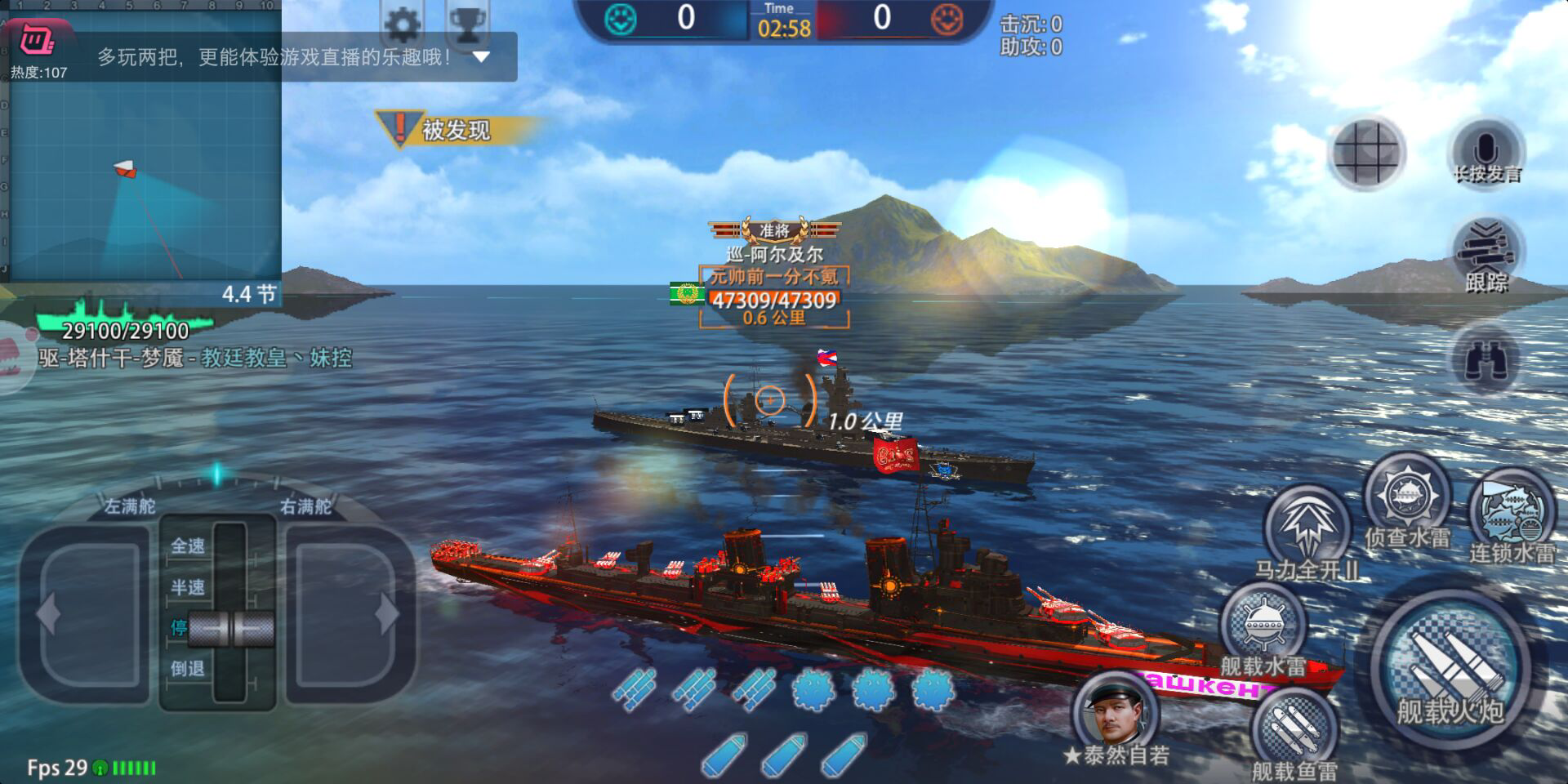This screenshot has width=1568, height=784.
Task: Toggle the 跟踪 tracking button
Action: tap(1486, 253)
